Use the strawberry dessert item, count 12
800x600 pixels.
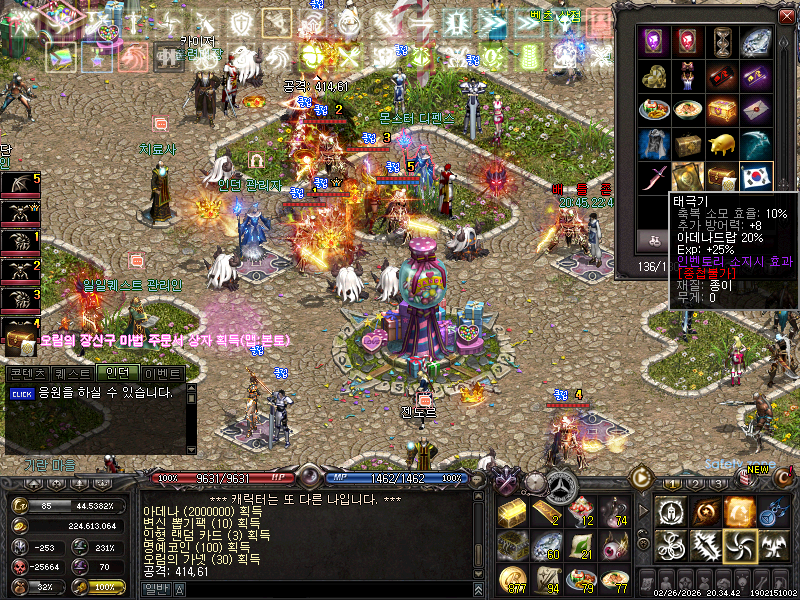(x=579, y=511)
